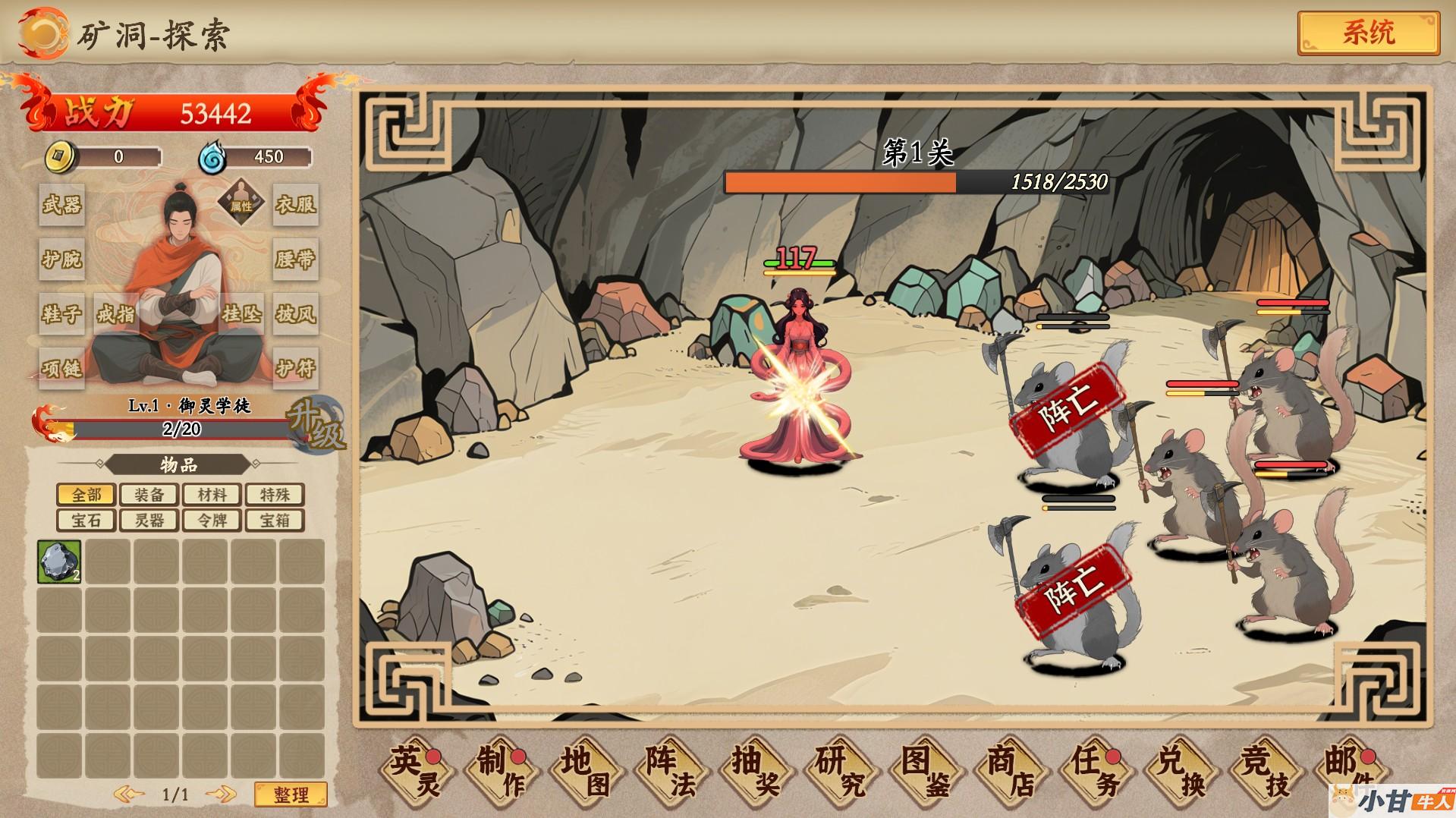Open the 制作 crafting menu
The image size is (1456, 818).
(x=502, y=771)
